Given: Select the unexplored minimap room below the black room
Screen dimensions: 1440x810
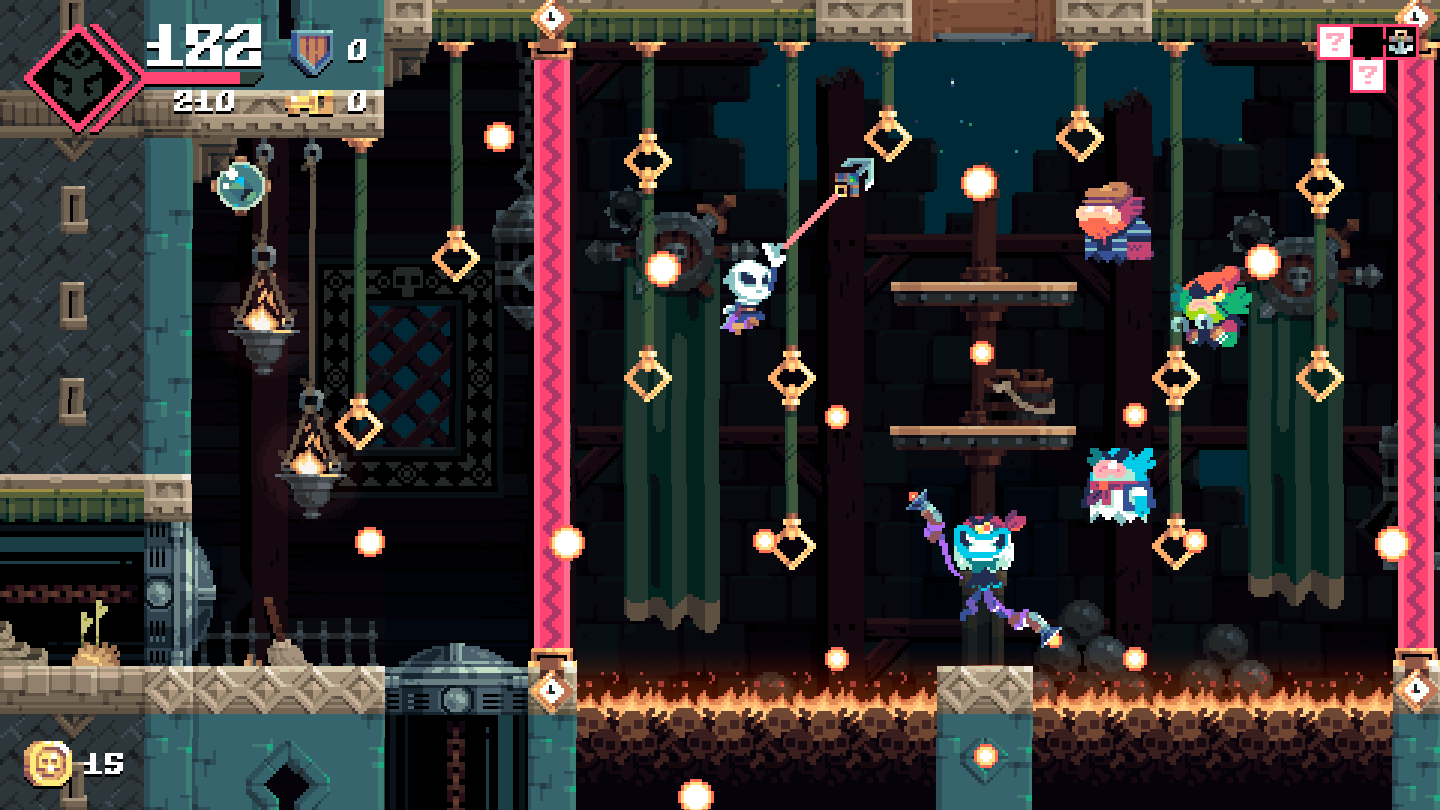Looking at the screenshot, I should (x=1367, y=75).
